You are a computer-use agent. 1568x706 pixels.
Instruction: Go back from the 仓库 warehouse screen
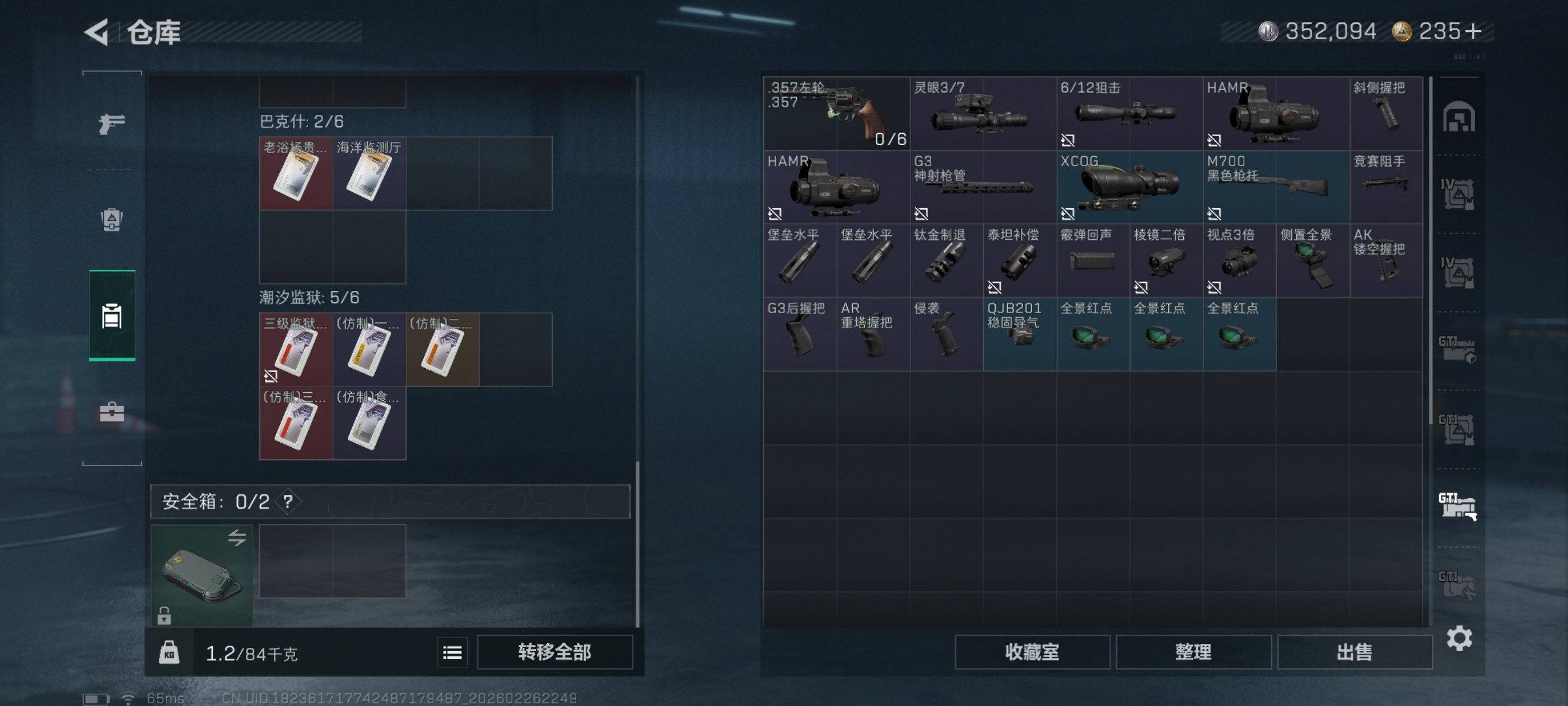point(97,32)
